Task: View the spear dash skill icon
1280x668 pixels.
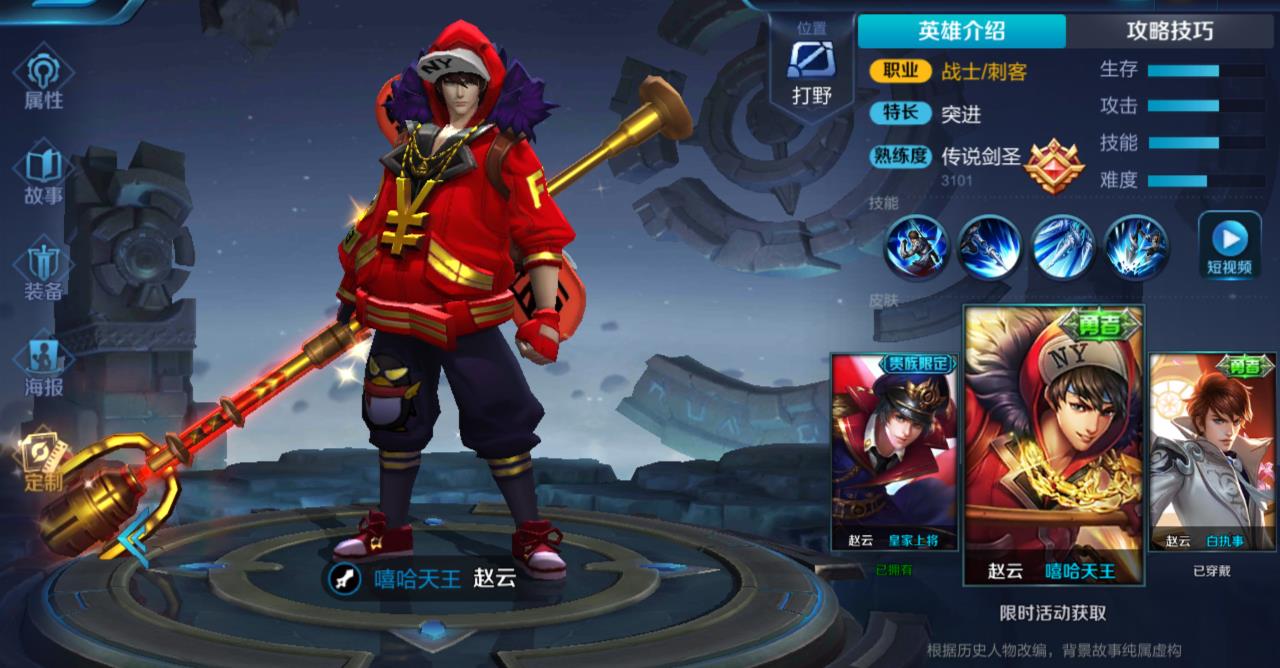Action: (989, 246)
